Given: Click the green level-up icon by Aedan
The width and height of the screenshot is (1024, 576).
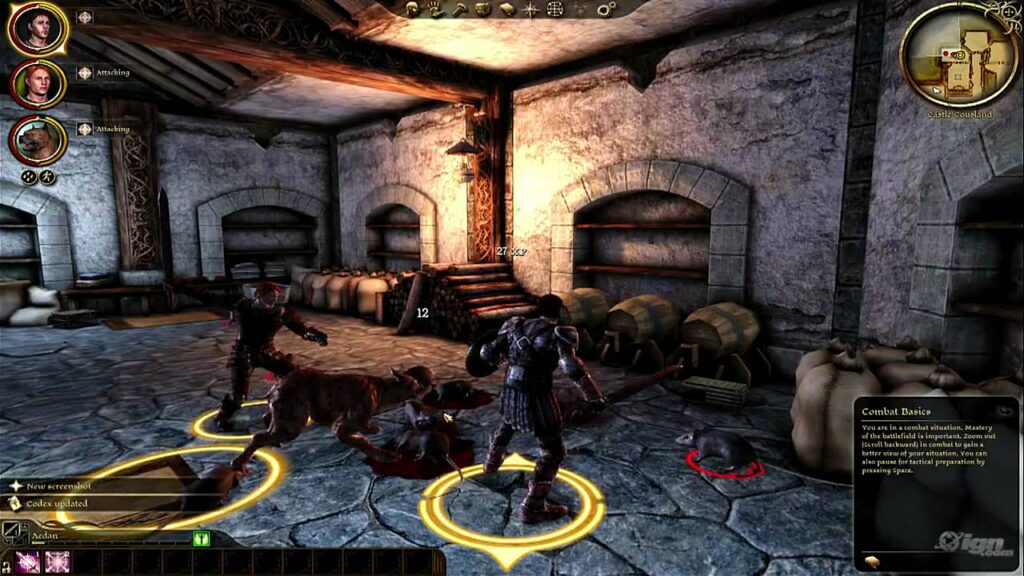Looking at the screenshot, I should tap(199, 538).
